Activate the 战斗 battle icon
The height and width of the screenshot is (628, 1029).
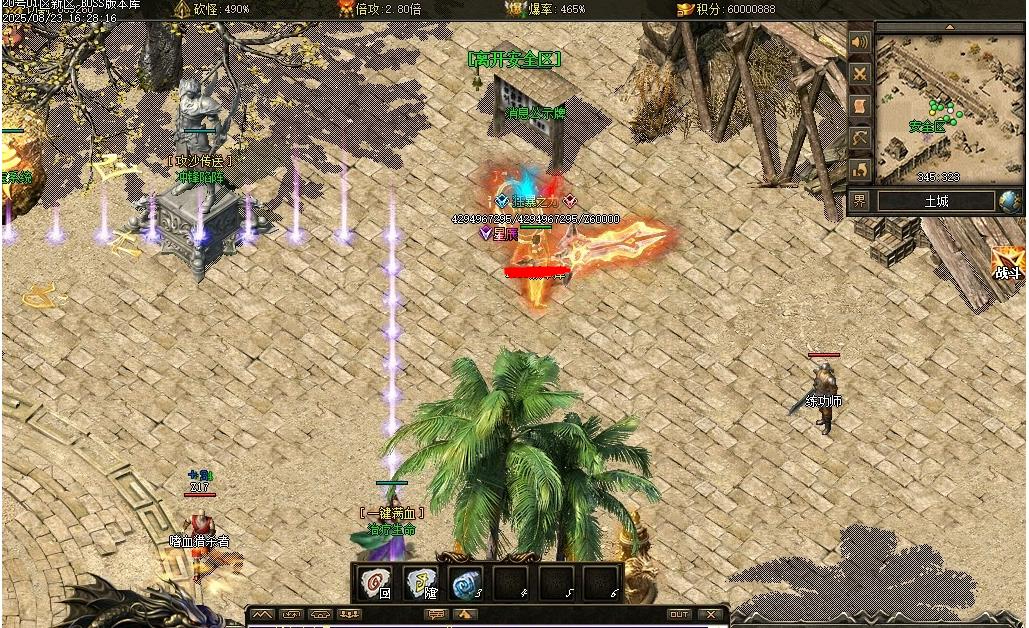pyautogui.click(x=1008, y=264)
